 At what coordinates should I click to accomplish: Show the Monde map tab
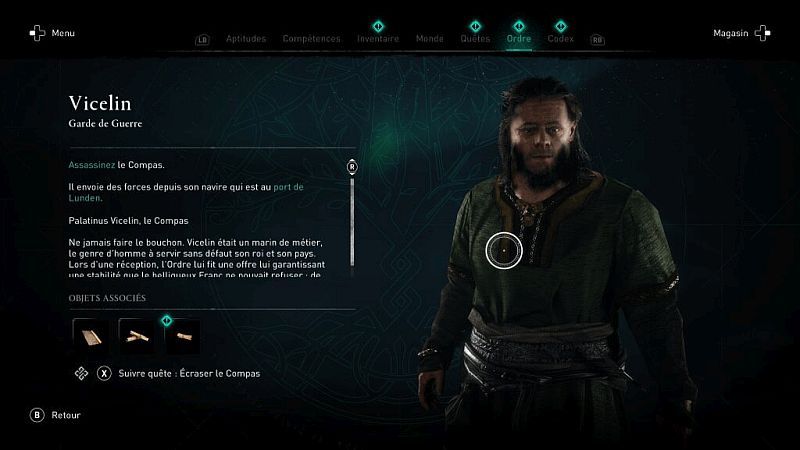point(429,39)
